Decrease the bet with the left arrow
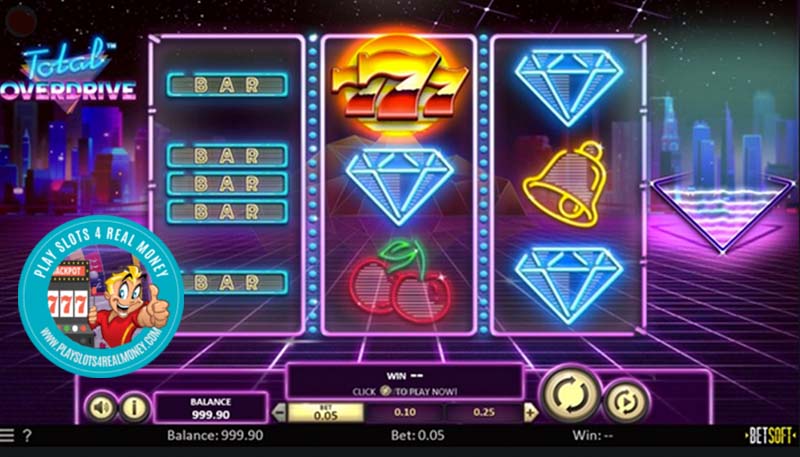Screen dimensions: 800x457 point(279,412)
